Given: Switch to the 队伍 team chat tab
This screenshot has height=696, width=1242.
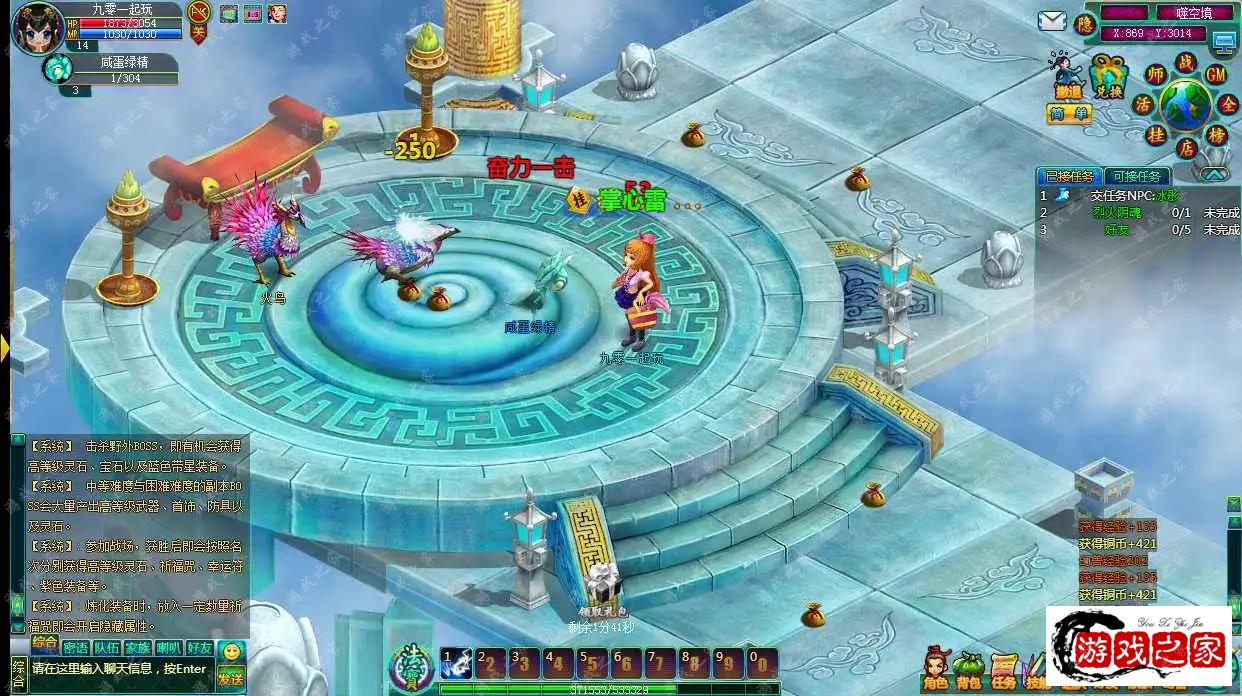Looking at the screenshot, I should (x=107, y=647).
